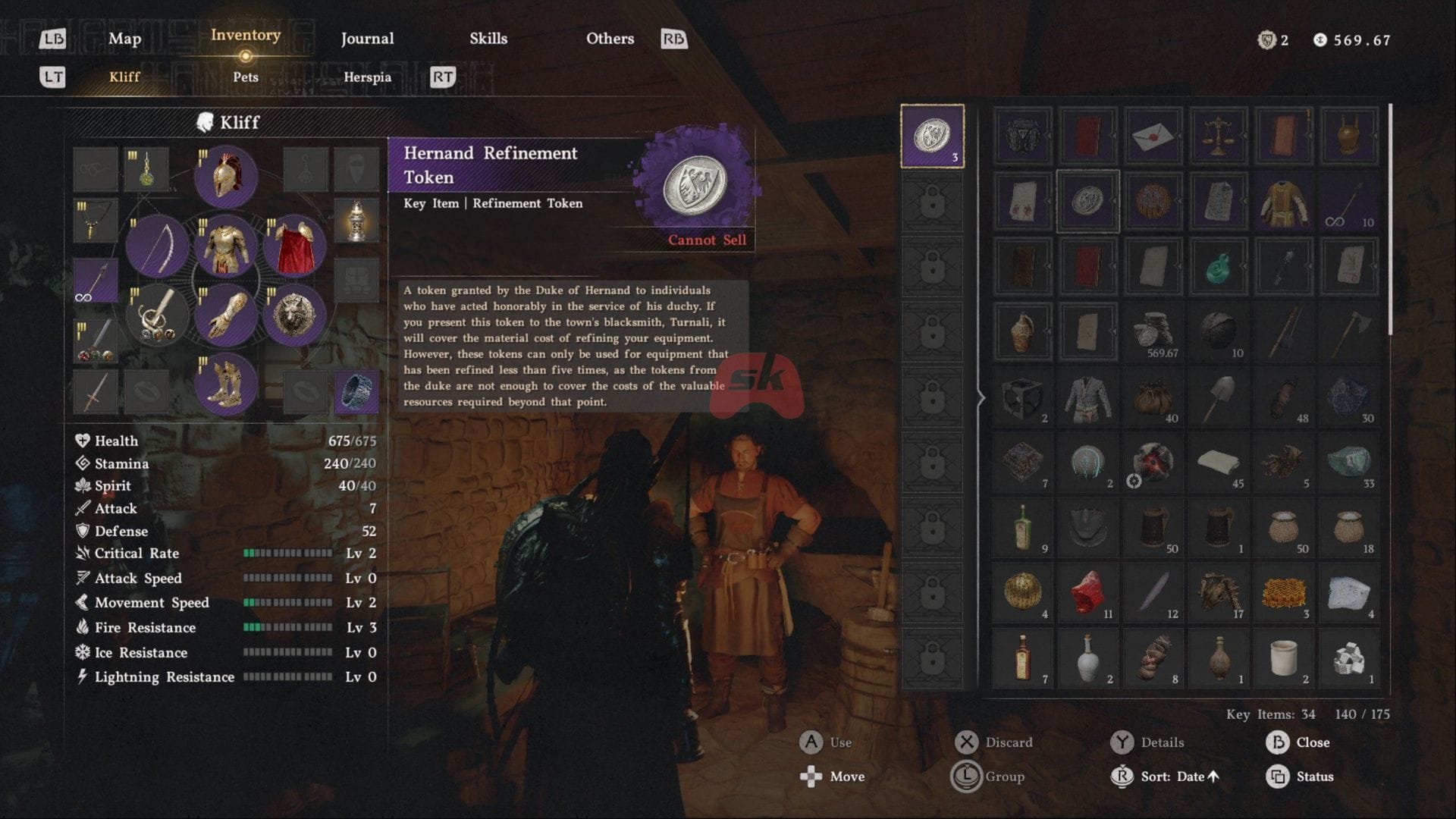Select the equipped golden boots slot
The image size is (1456, 819).
225,383
